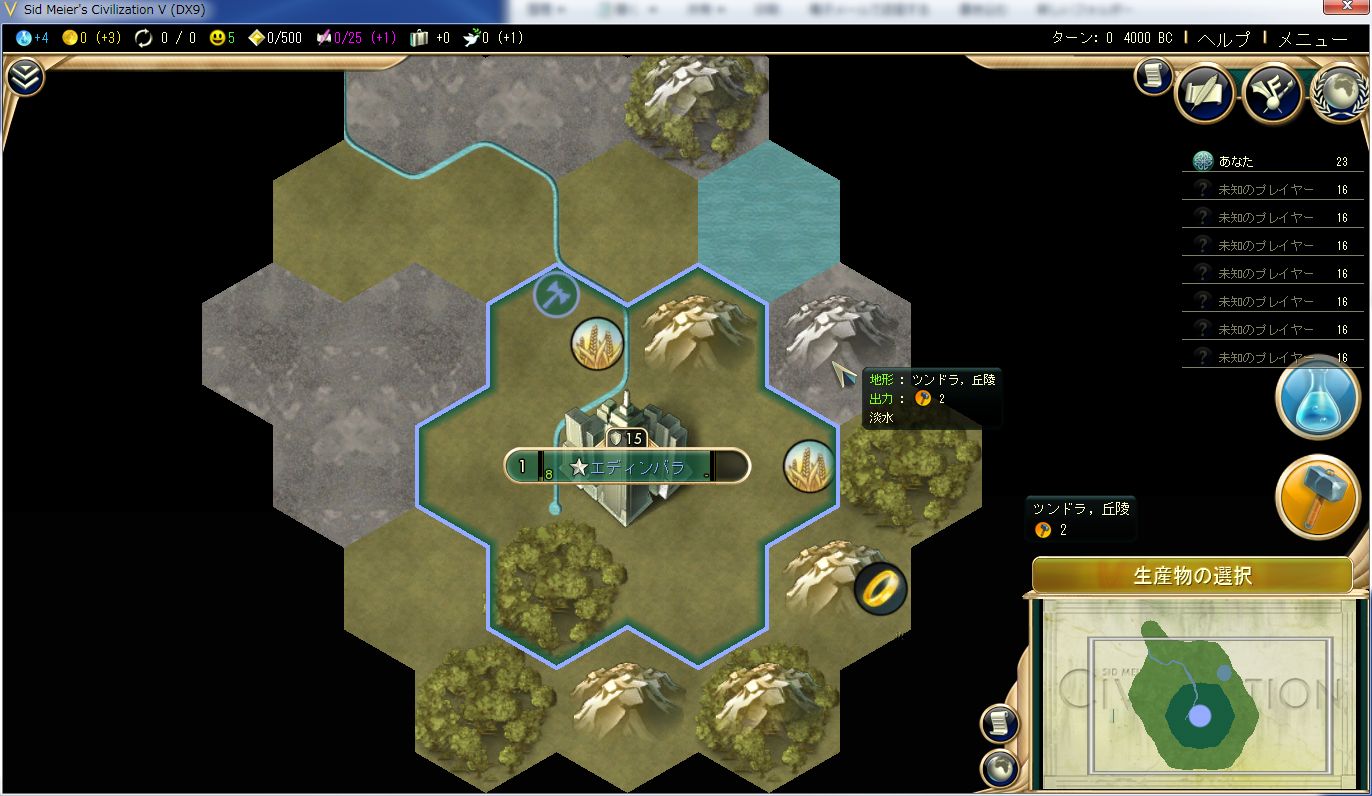Open the メニュー game menu
Screen dimensions: 1372x796
[1313, 39]
